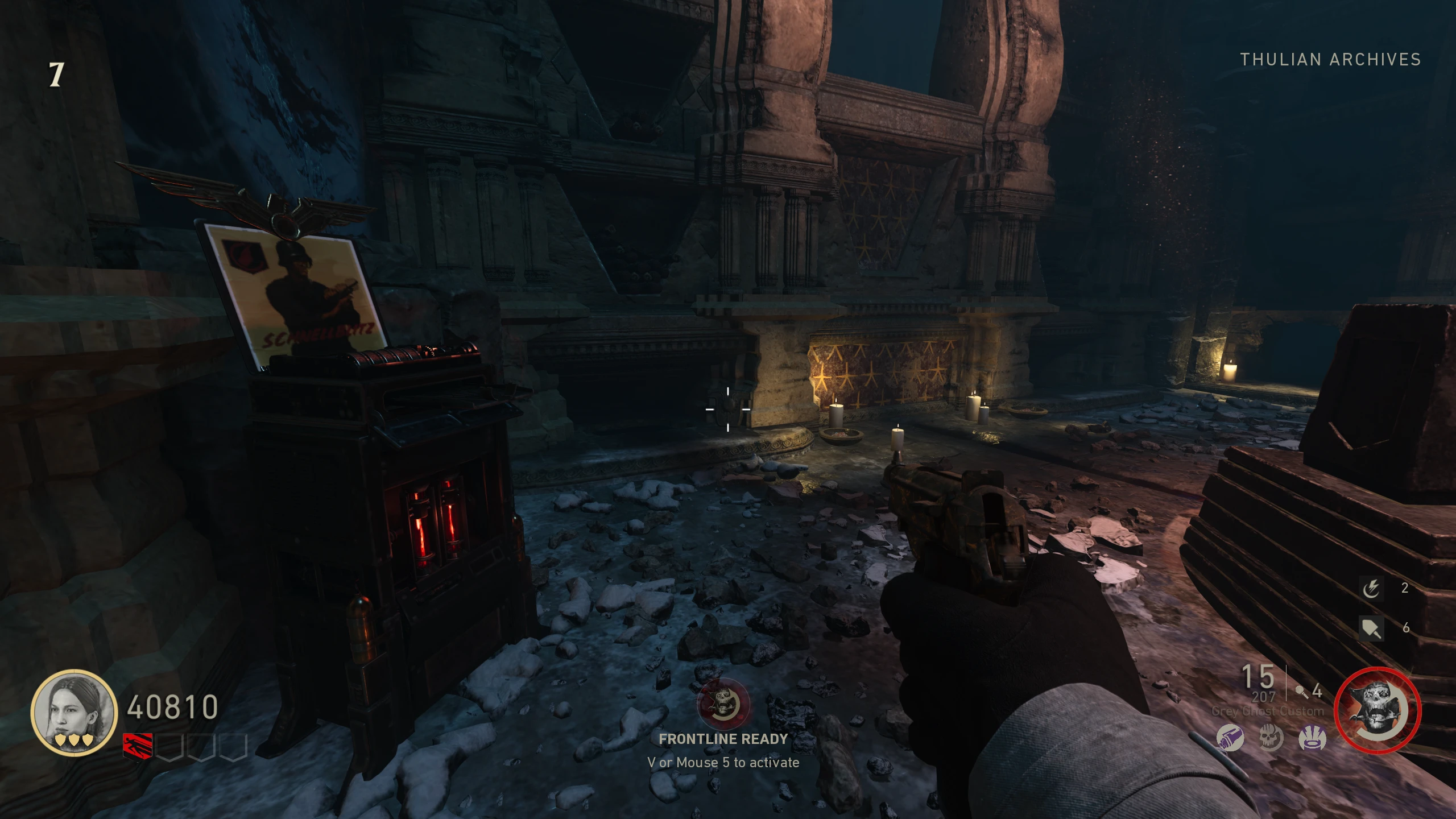Activate the Frontline skull ability icon with red ring
1456x819 pixels.
point(1377,710)
